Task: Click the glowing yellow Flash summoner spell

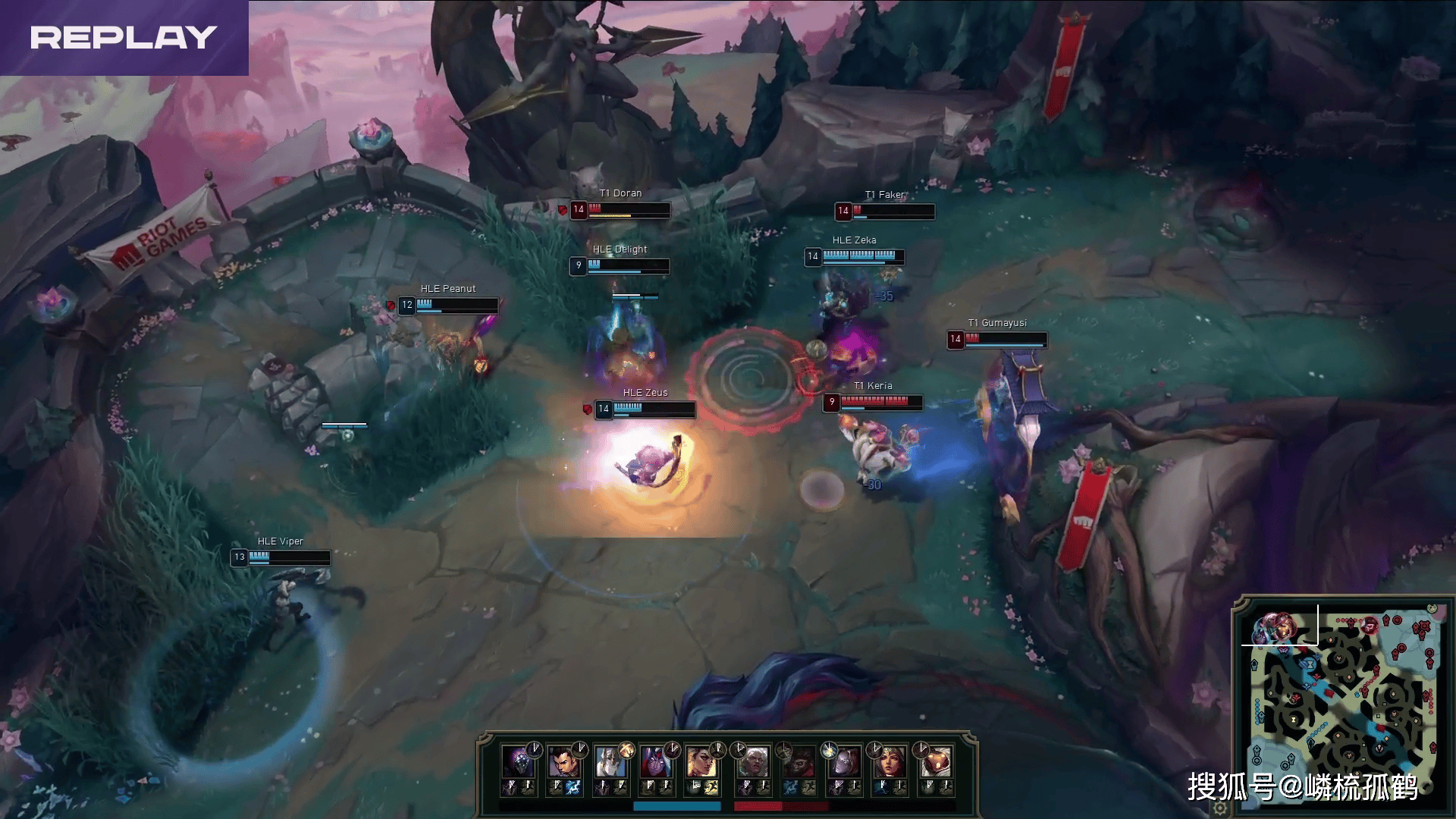Action: [x=711, y=788]
